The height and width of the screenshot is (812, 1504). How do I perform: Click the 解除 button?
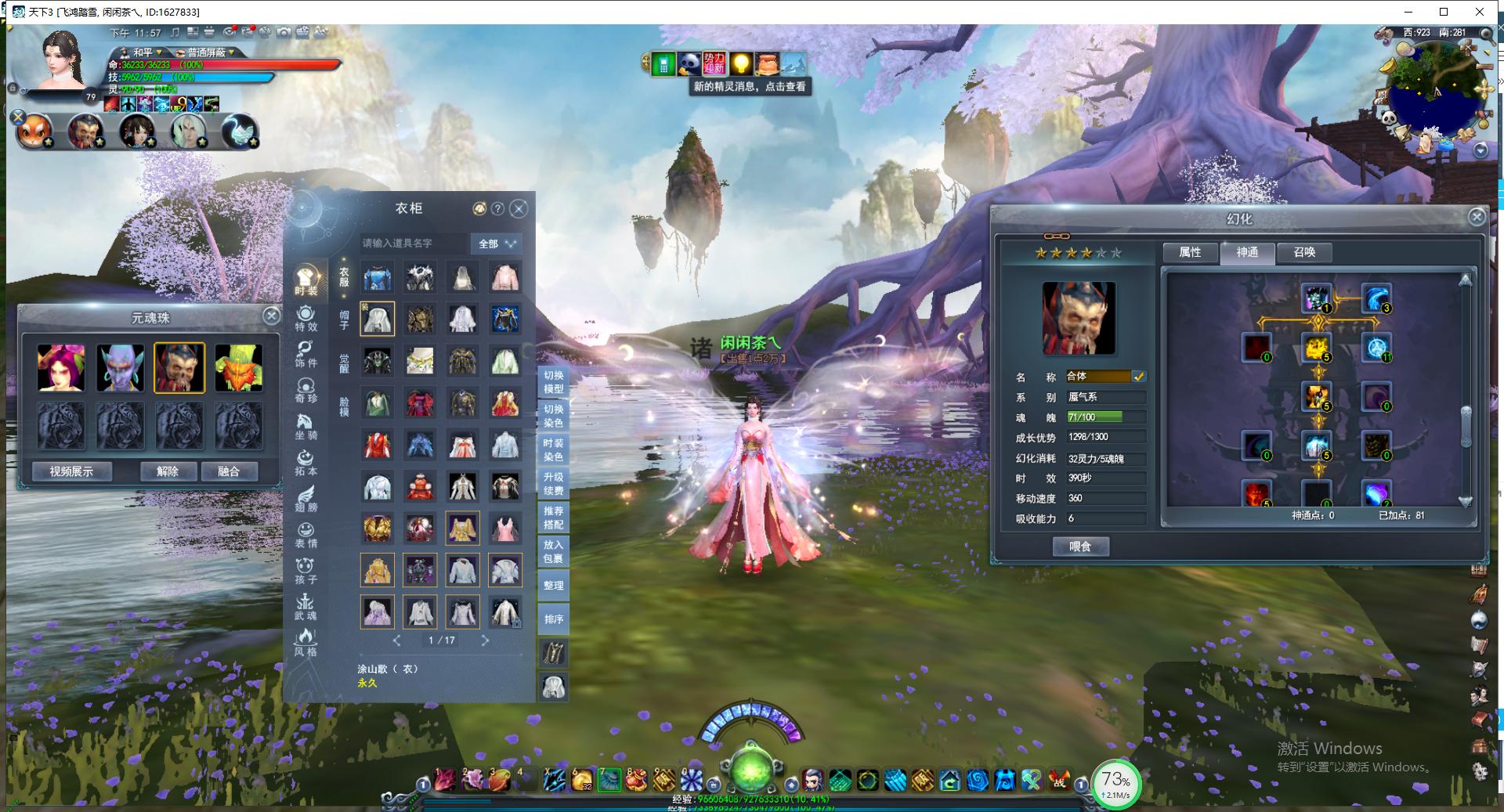168,471
